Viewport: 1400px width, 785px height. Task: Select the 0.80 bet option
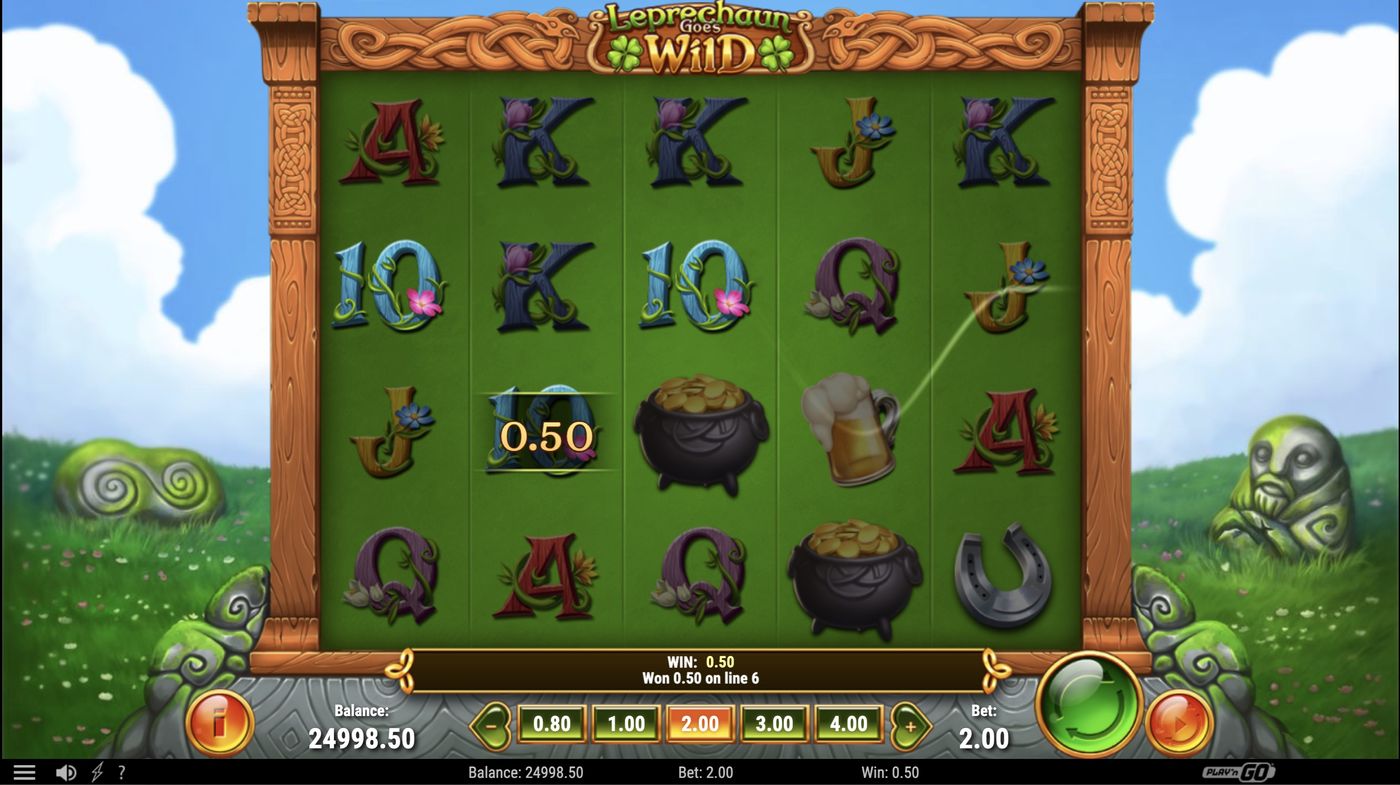[551, 722]
